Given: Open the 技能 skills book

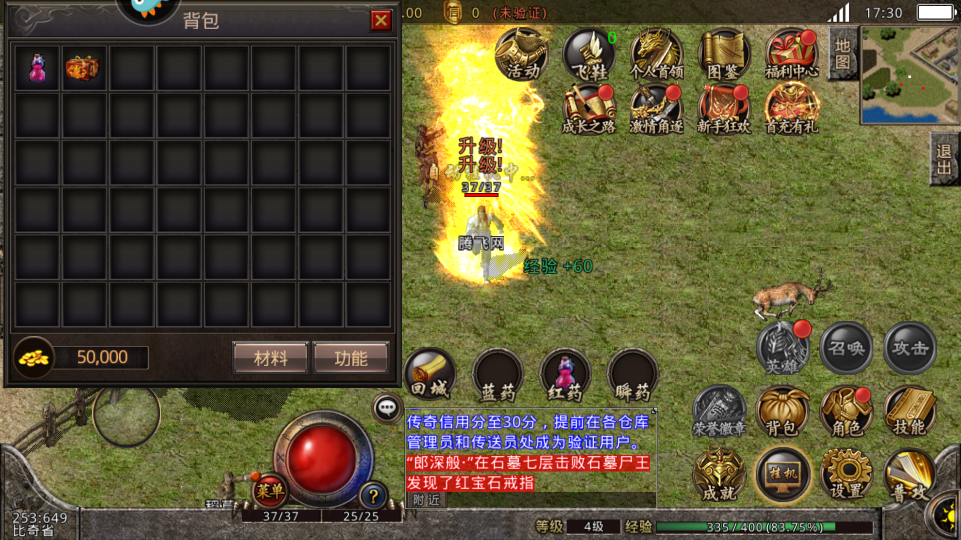Looking at the screenshot, I should pos(910,411).
